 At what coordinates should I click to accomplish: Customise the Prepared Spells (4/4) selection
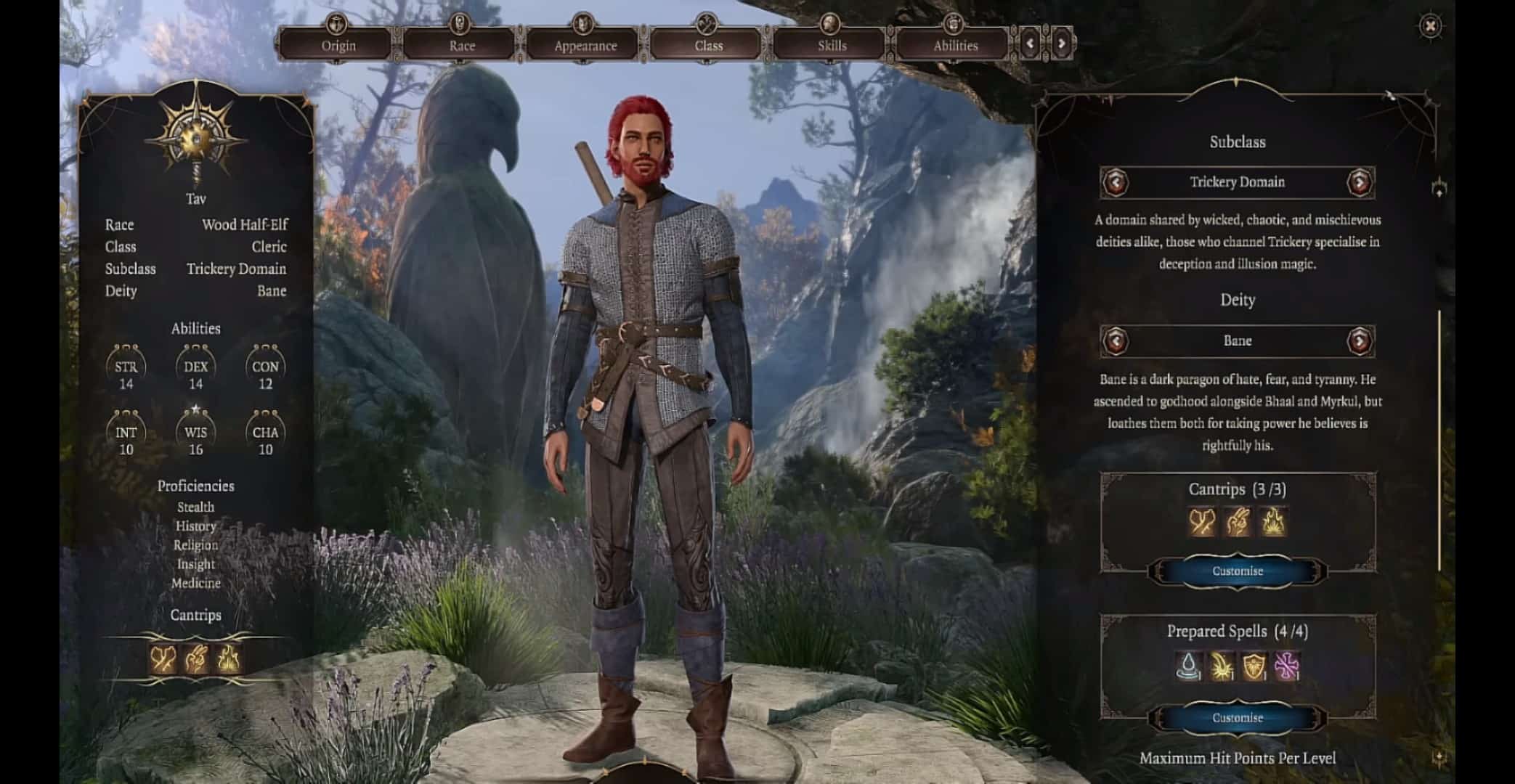tap(1237, 718)
